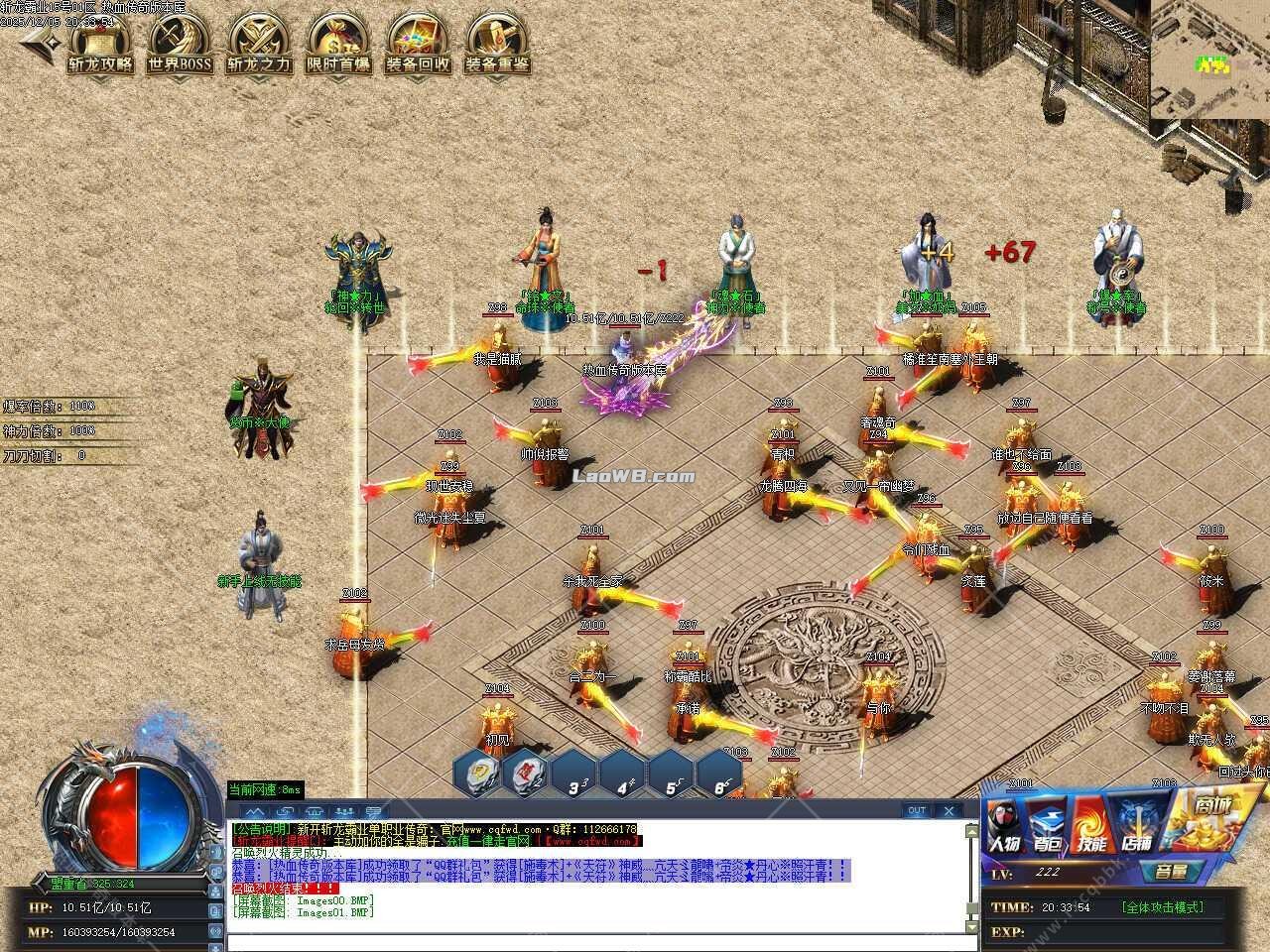Click the OUT button on the chat panel
This screenshot has width=1270, height=952.
(915, 810)
